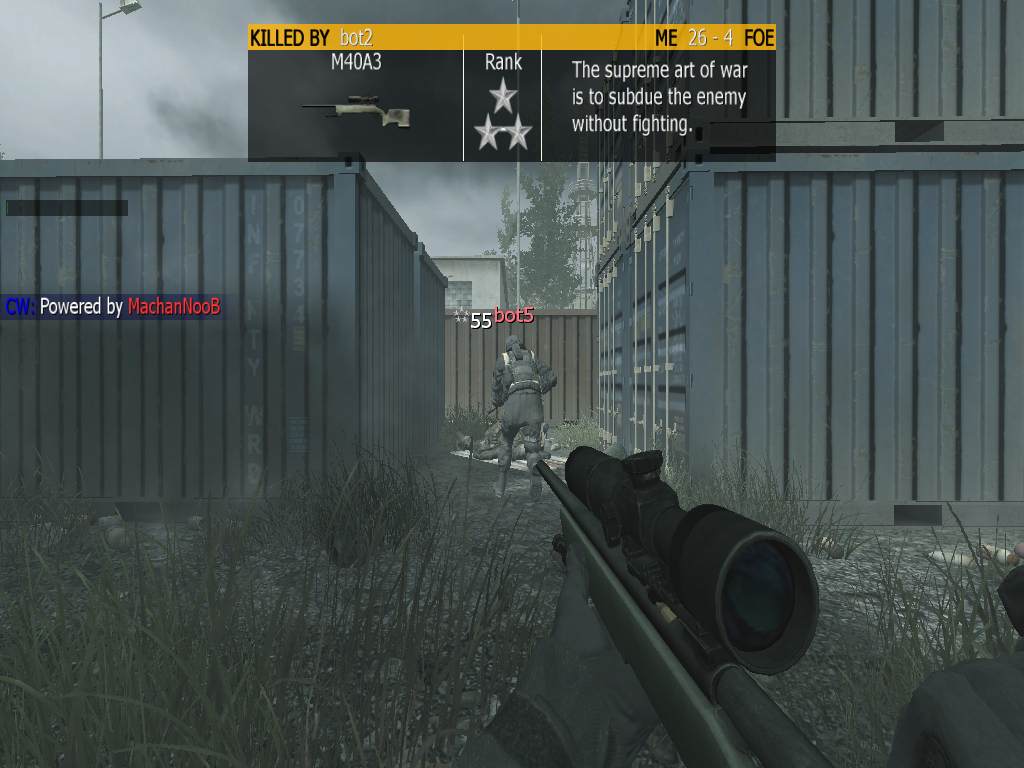Image resolution: width=1024 pixels, height=768 pixels.
Task: Click the M40A3 sniper rifle icon
Action: point(356,110)
